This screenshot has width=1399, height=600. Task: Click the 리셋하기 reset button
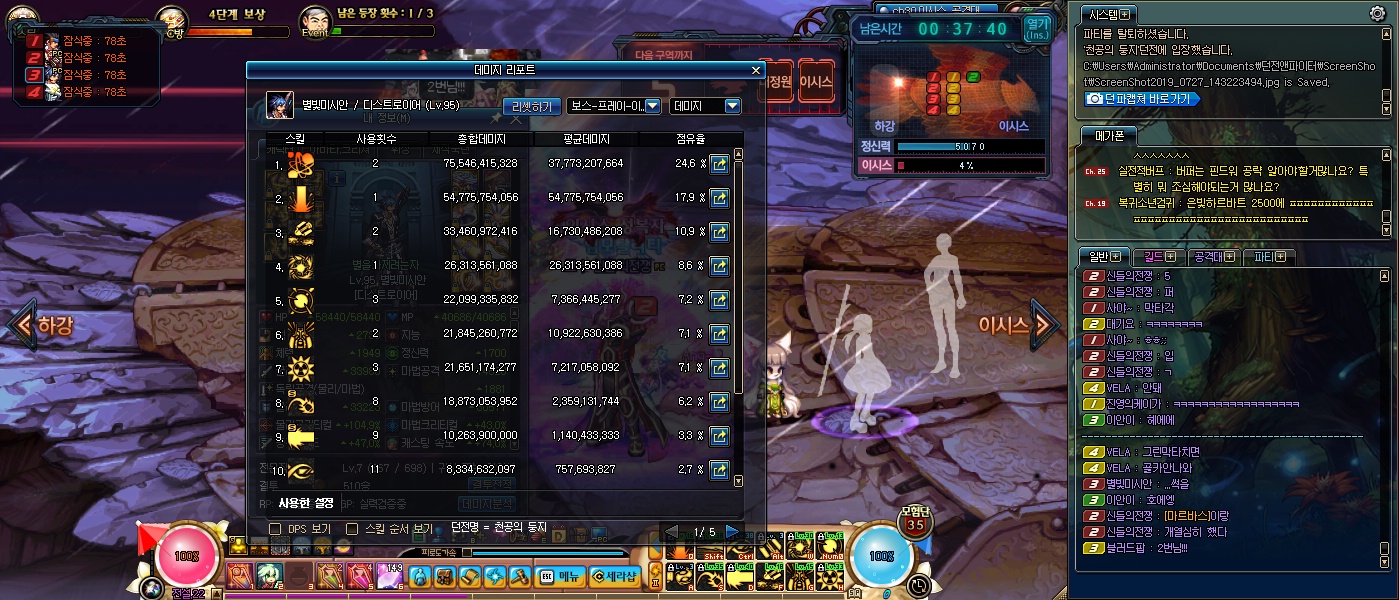[531, 106]
